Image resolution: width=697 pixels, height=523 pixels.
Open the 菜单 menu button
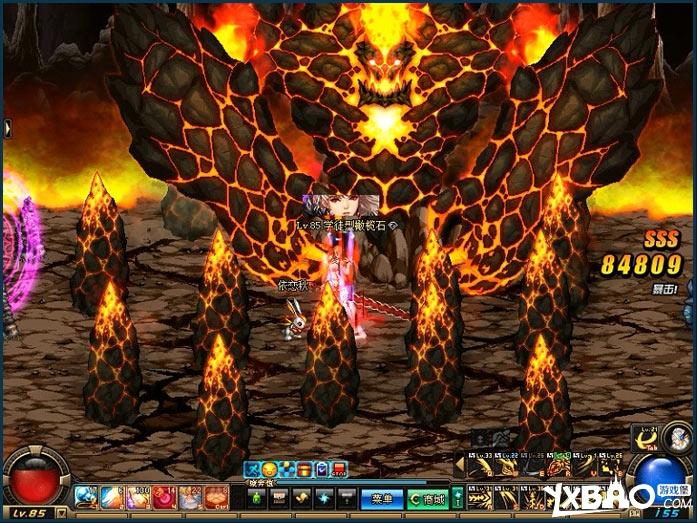click(381, 497)
